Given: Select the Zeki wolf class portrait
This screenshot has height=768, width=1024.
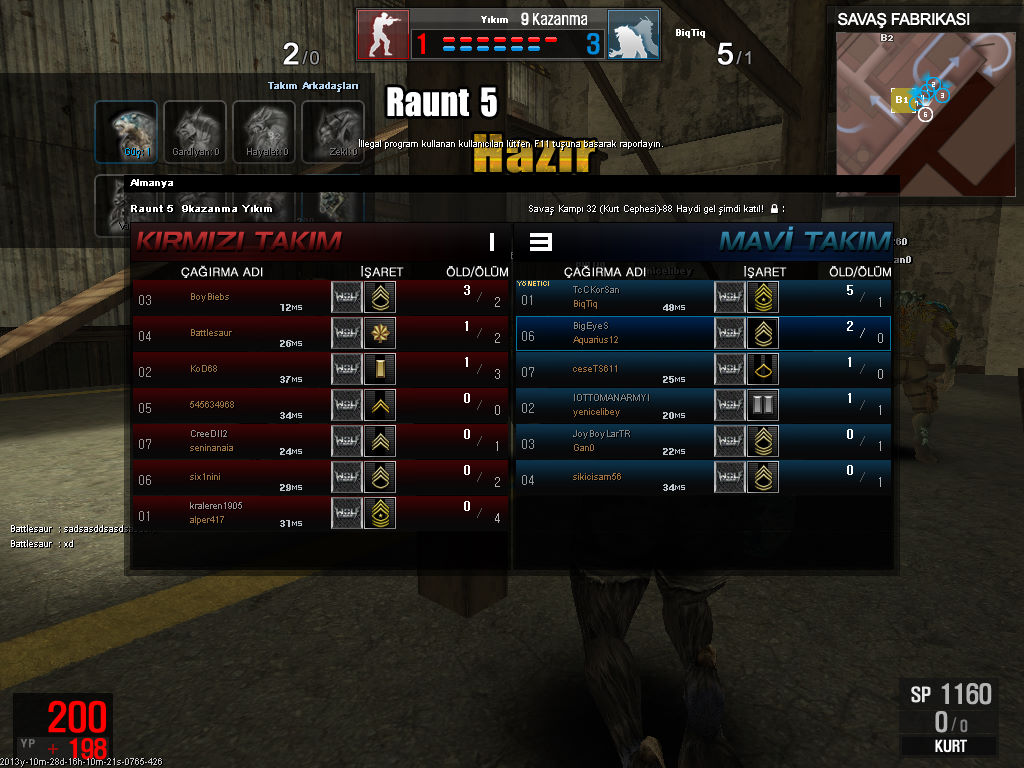Looking at the screenshot, I should point(333,131).
